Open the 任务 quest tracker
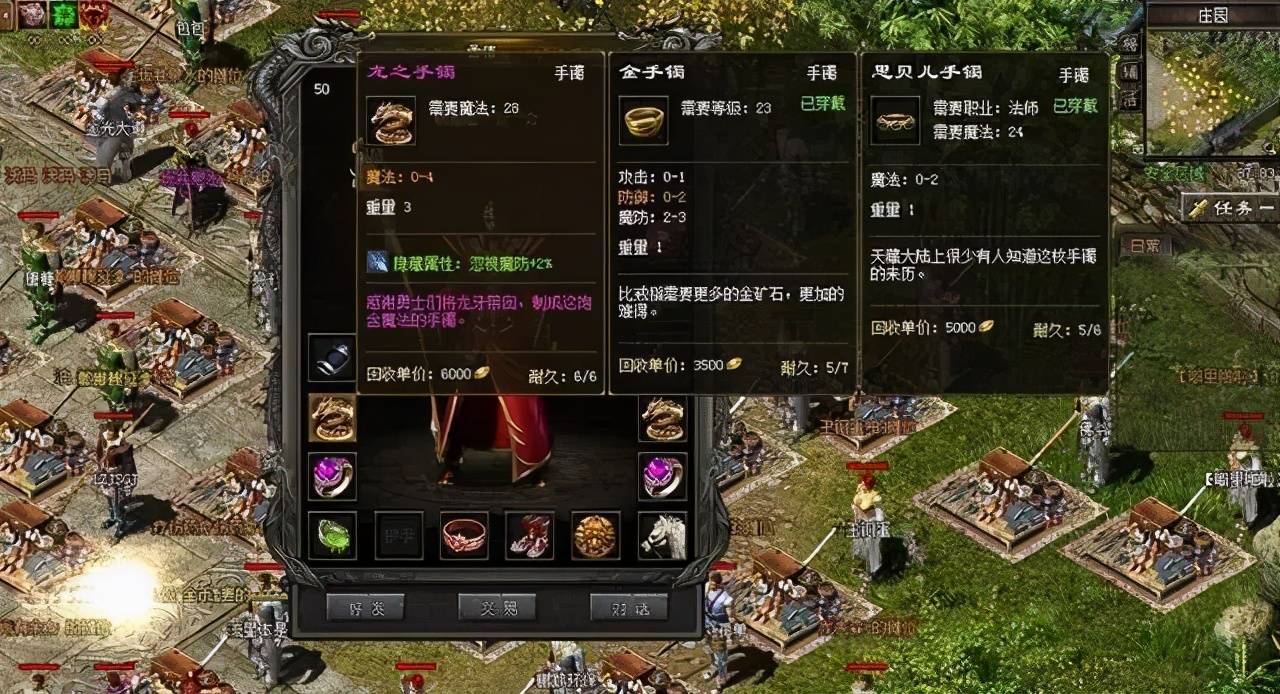Screen dimensions: 1280x694 (x=1230, y=208)
